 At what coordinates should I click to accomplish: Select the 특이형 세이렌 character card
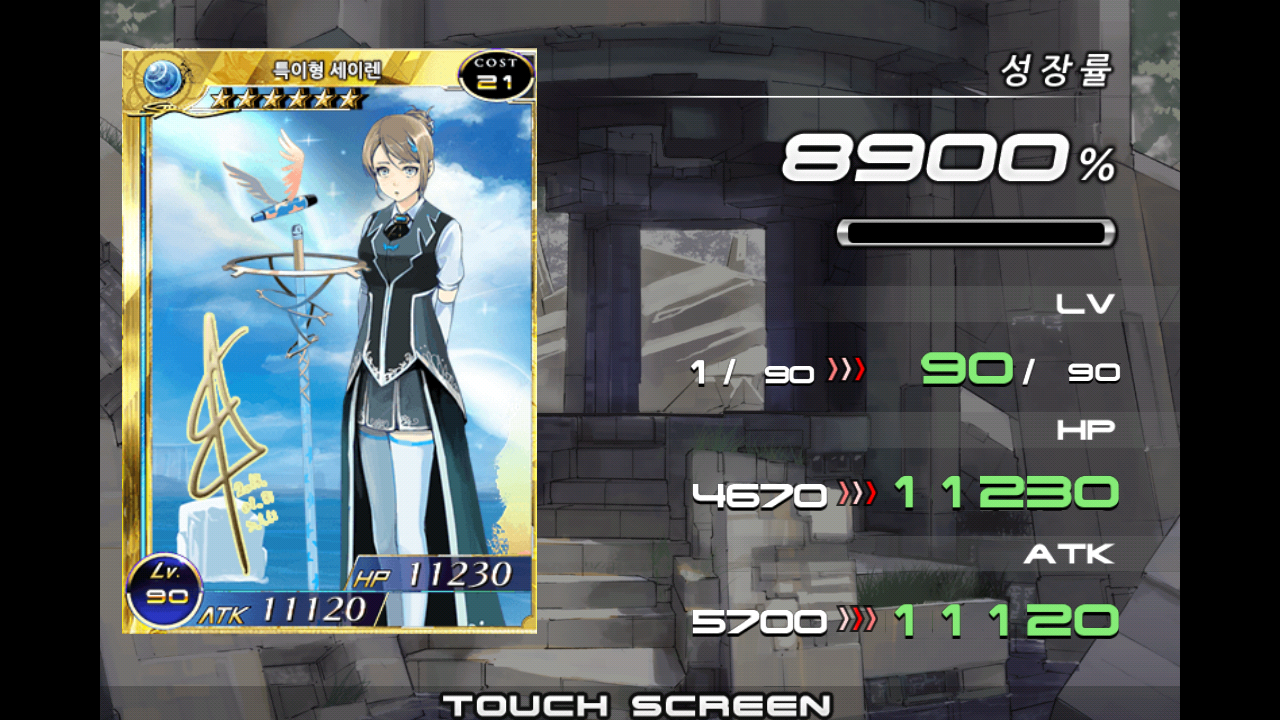pos(329,341)
